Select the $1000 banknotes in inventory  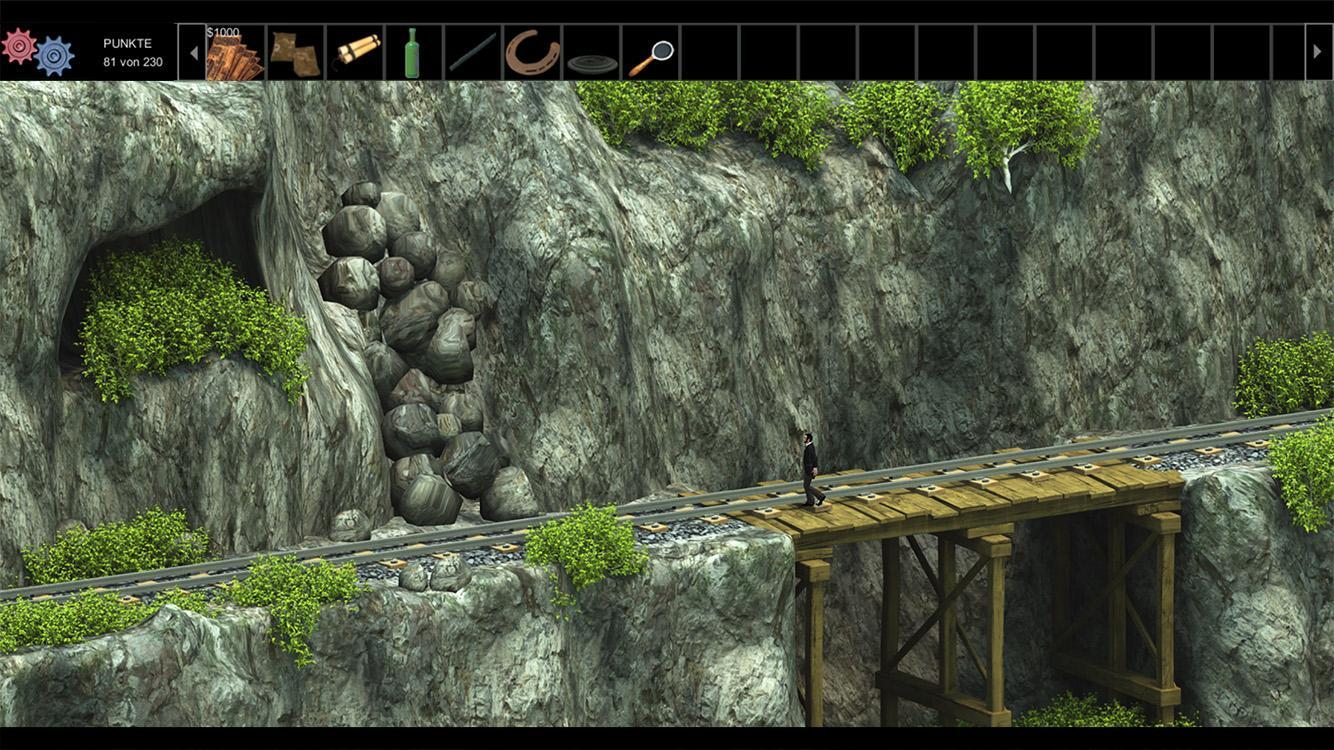pos(234,54)
